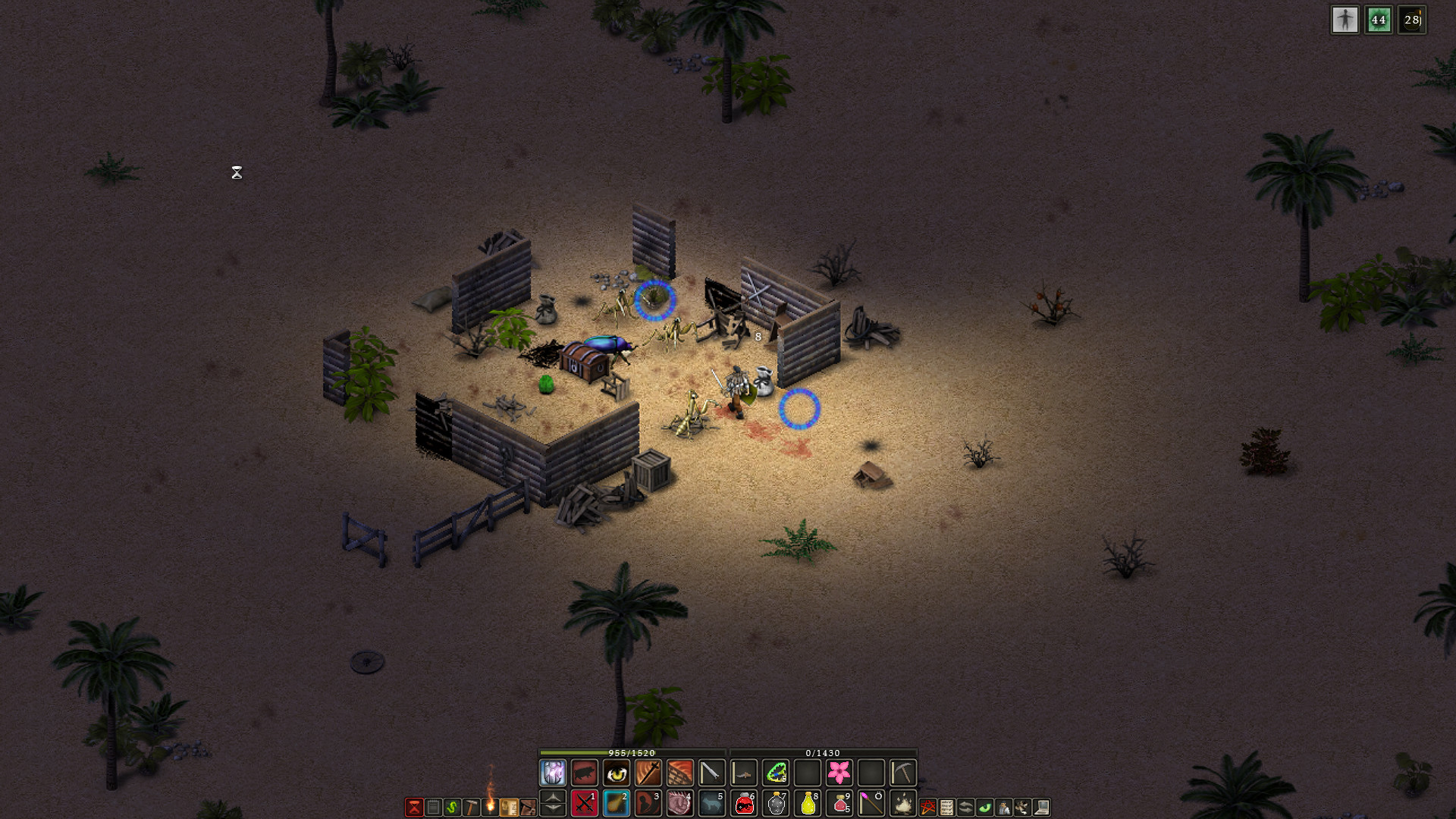Select the hammer build icon
Image resolution: width=1456 pixels, height=819 pixels.
[472, 807]
